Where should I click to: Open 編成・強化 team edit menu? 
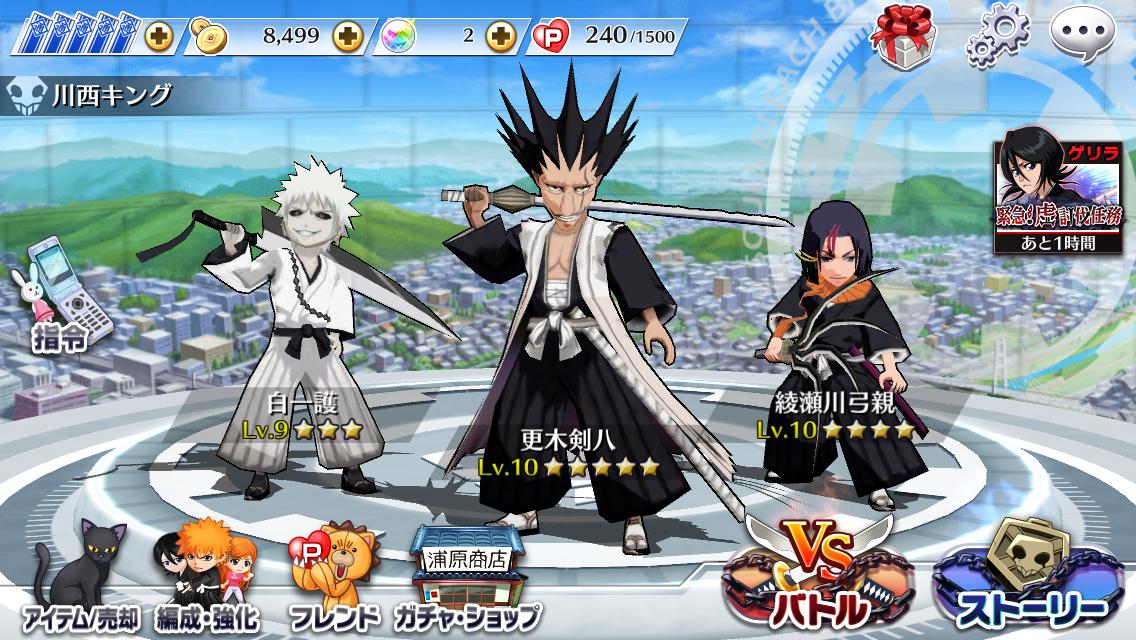[x=207, y=579]
